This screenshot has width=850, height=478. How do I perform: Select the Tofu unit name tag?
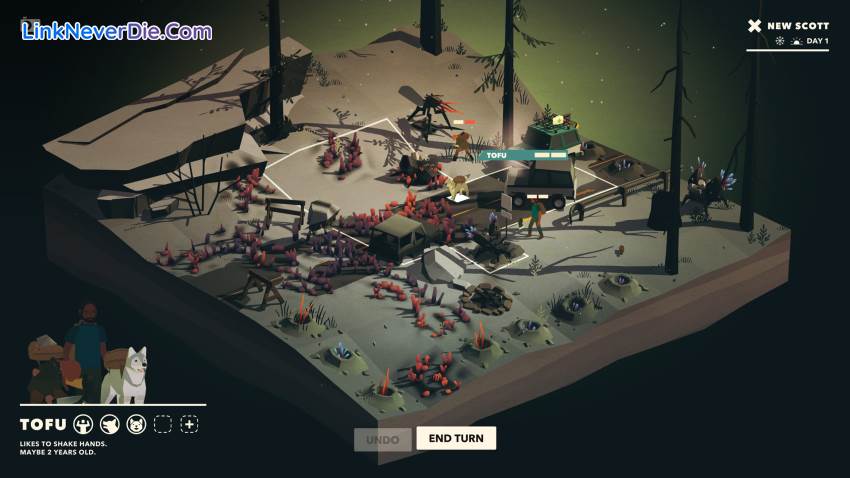coord(497,155)
